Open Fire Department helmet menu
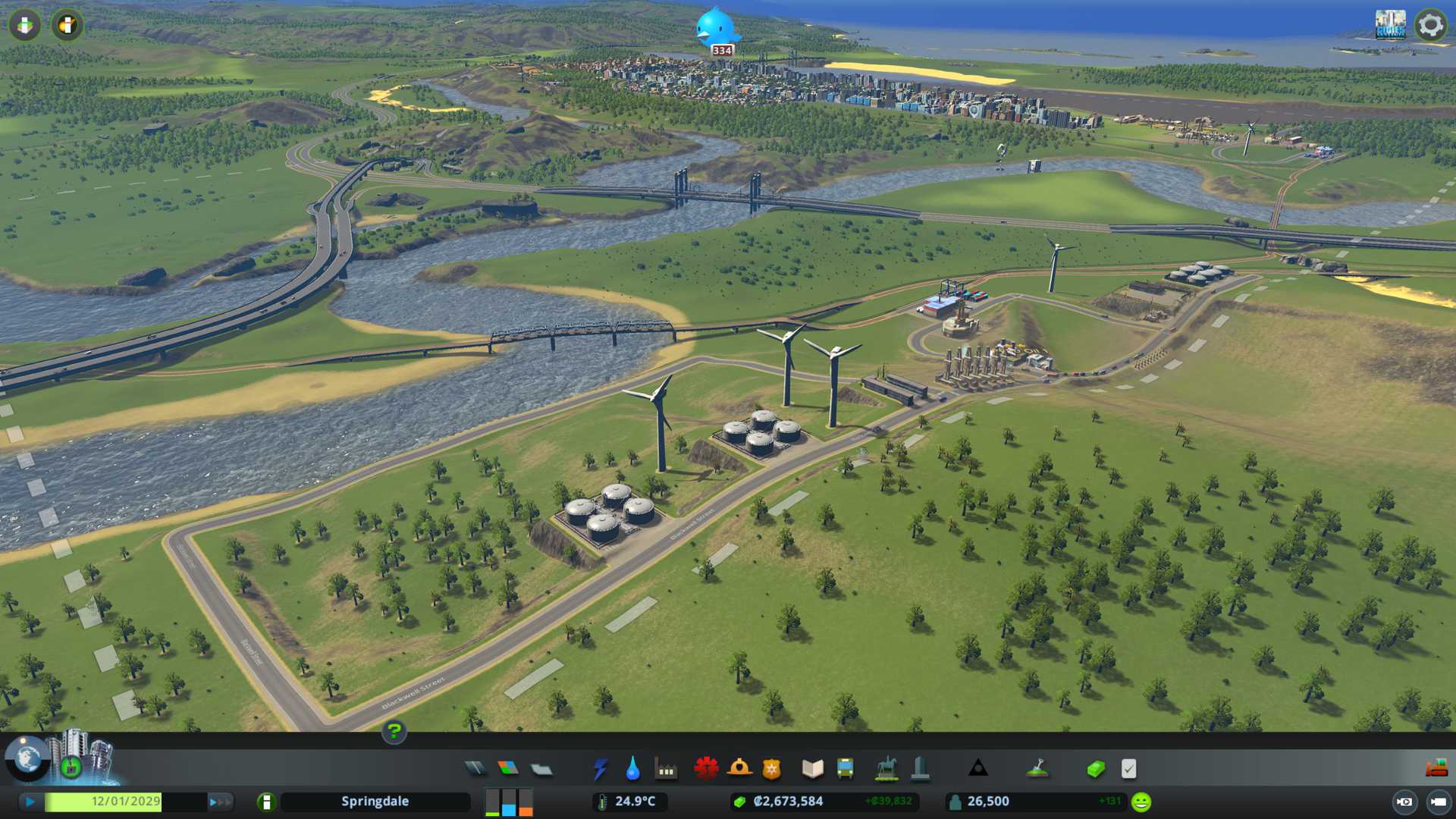 click(739, 769)
